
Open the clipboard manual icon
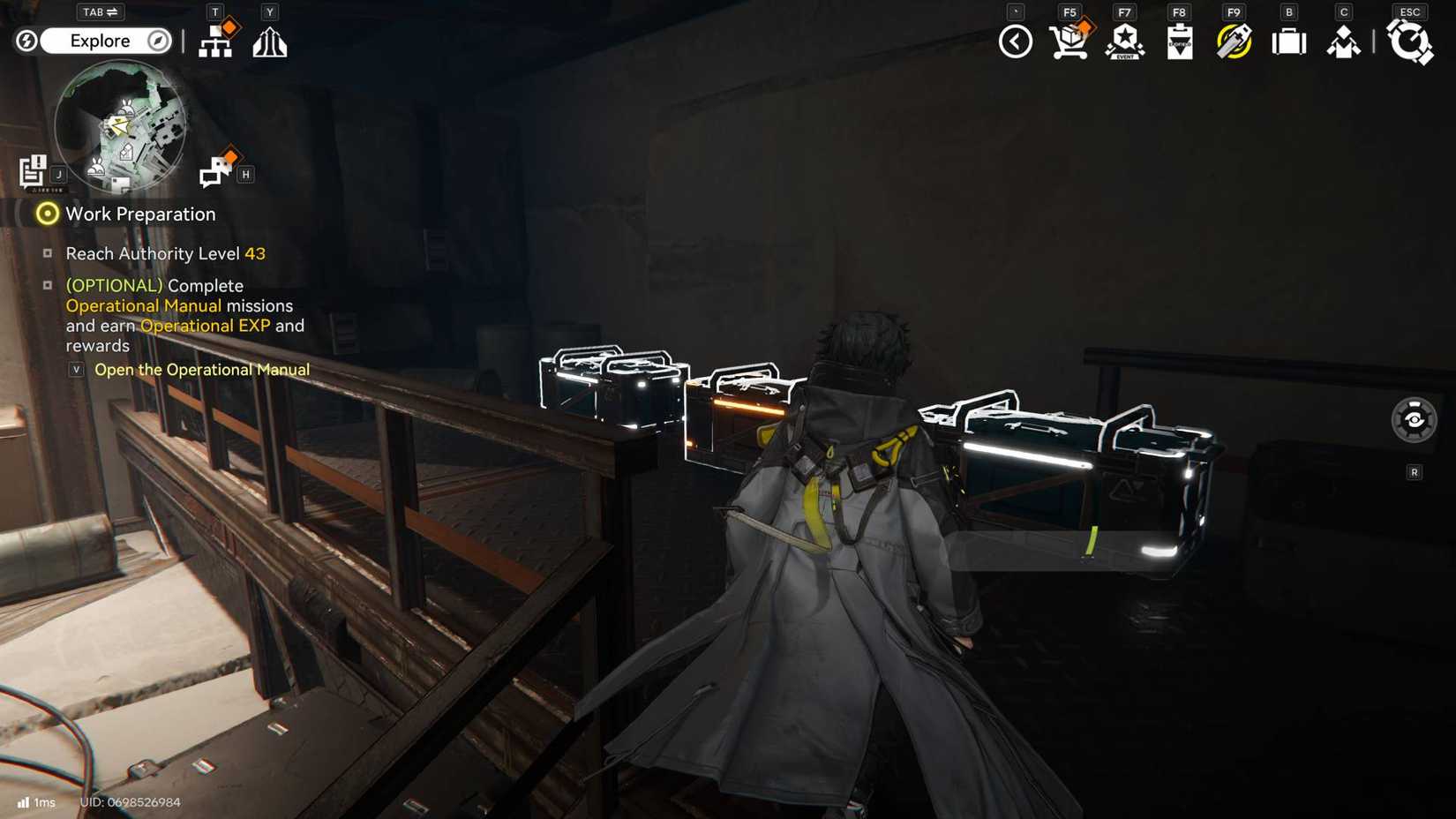pyautogui.click(x=1180, y=41)
